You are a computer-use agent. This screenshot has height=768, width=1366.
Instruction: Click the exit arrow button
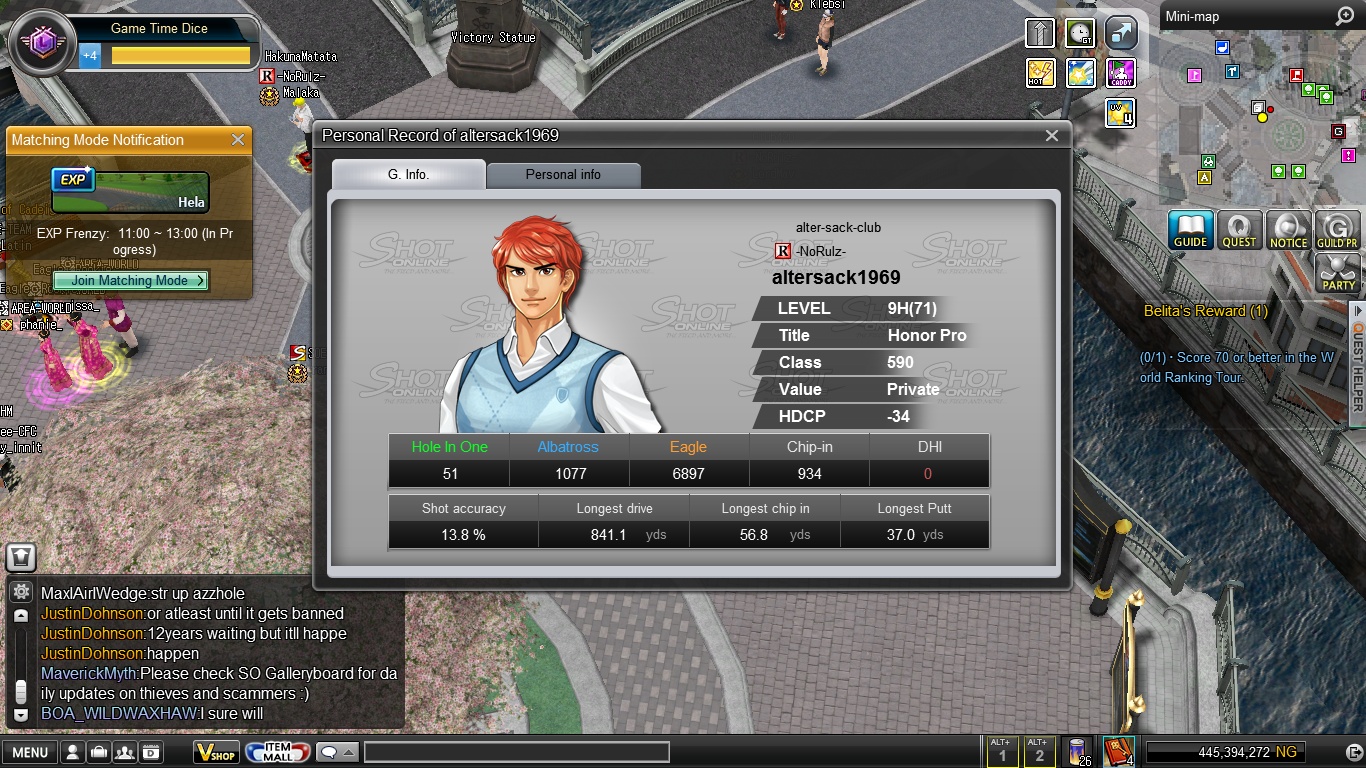[x=1354, y=752]
